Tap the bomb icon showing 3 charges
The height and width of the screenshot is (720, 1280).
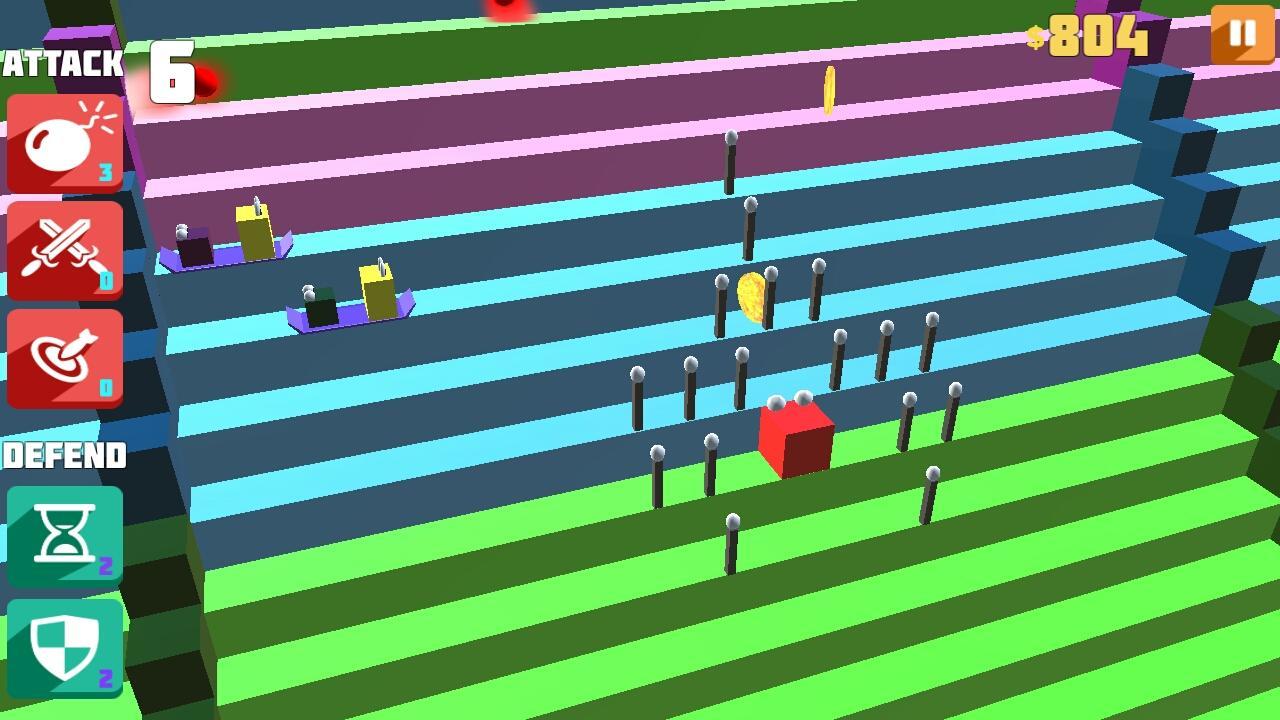coord(64,141)
